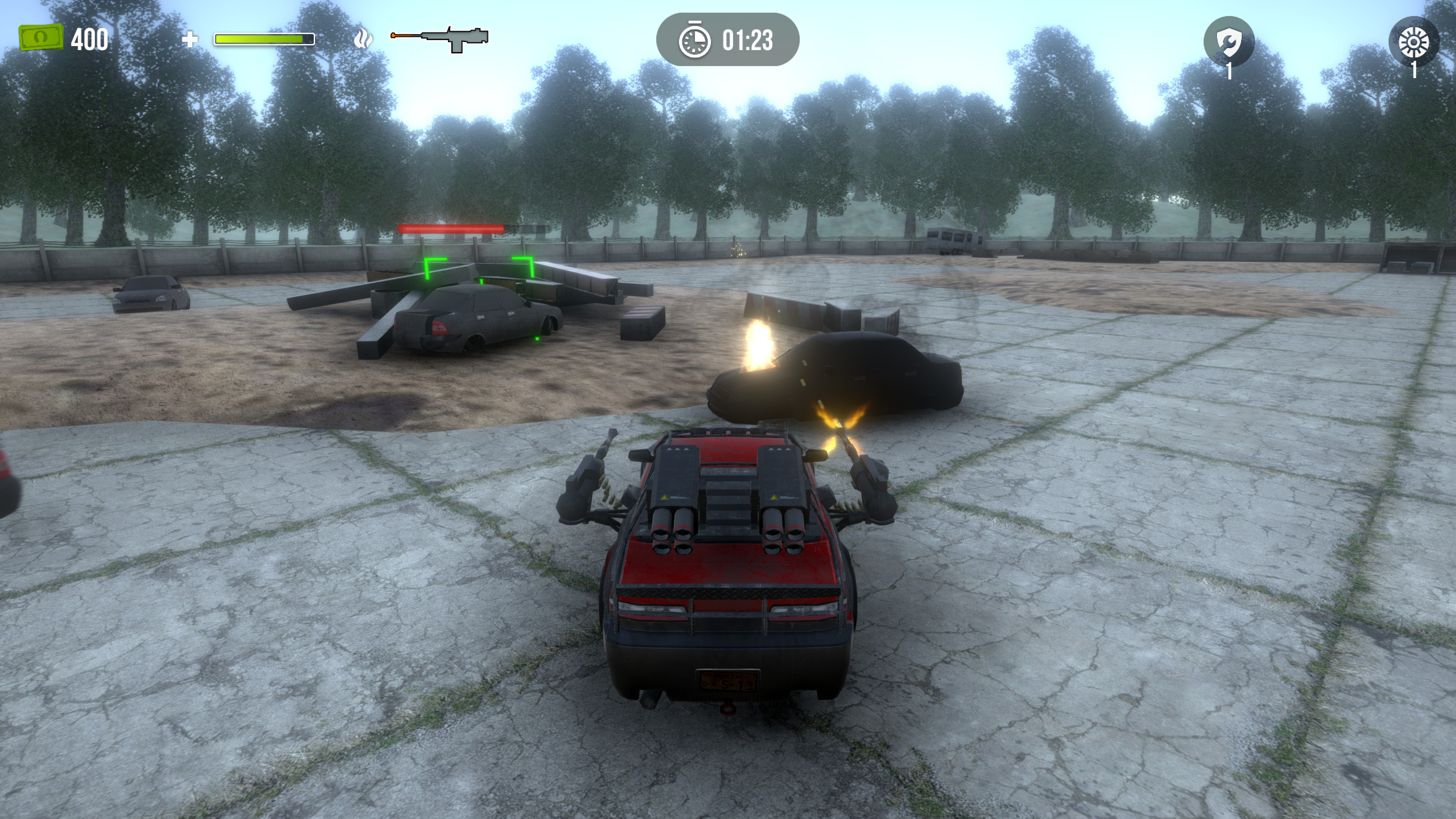Click the top HUD timer panel
The image size is (1456, 819).
(729, 40)
